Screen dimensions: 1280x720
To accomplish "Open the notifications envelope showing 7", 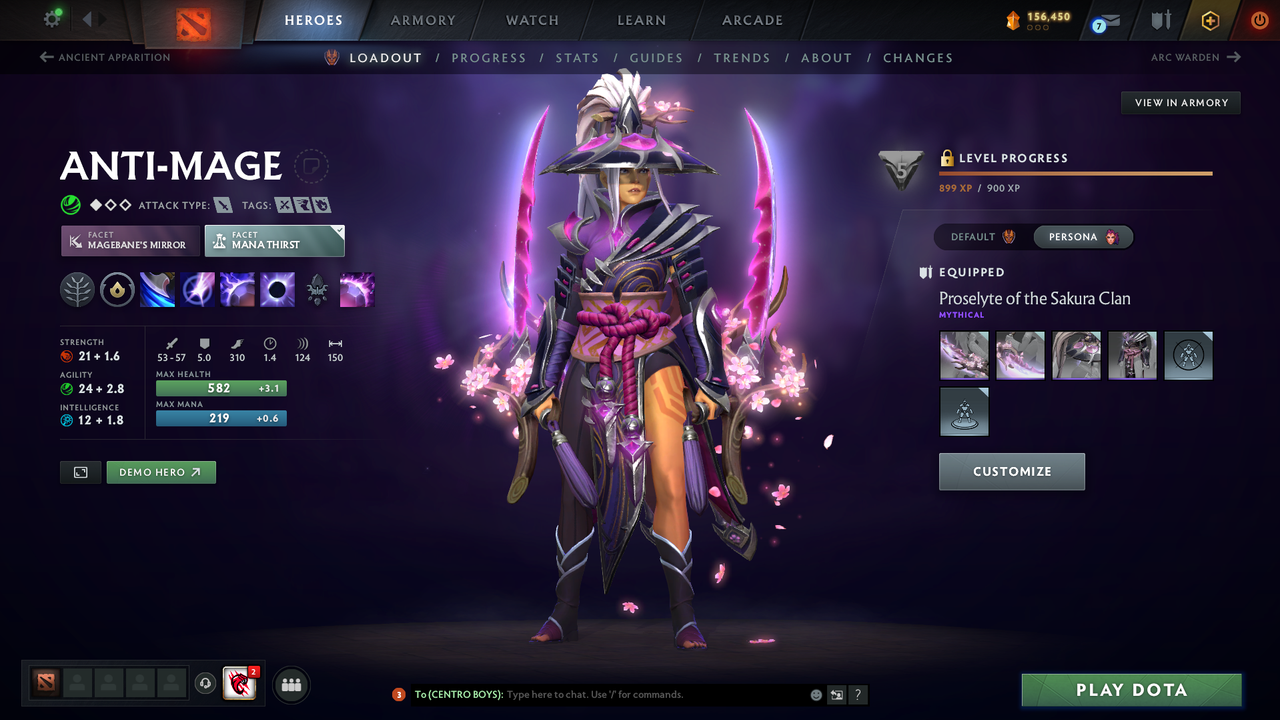I will (1104, 20).
